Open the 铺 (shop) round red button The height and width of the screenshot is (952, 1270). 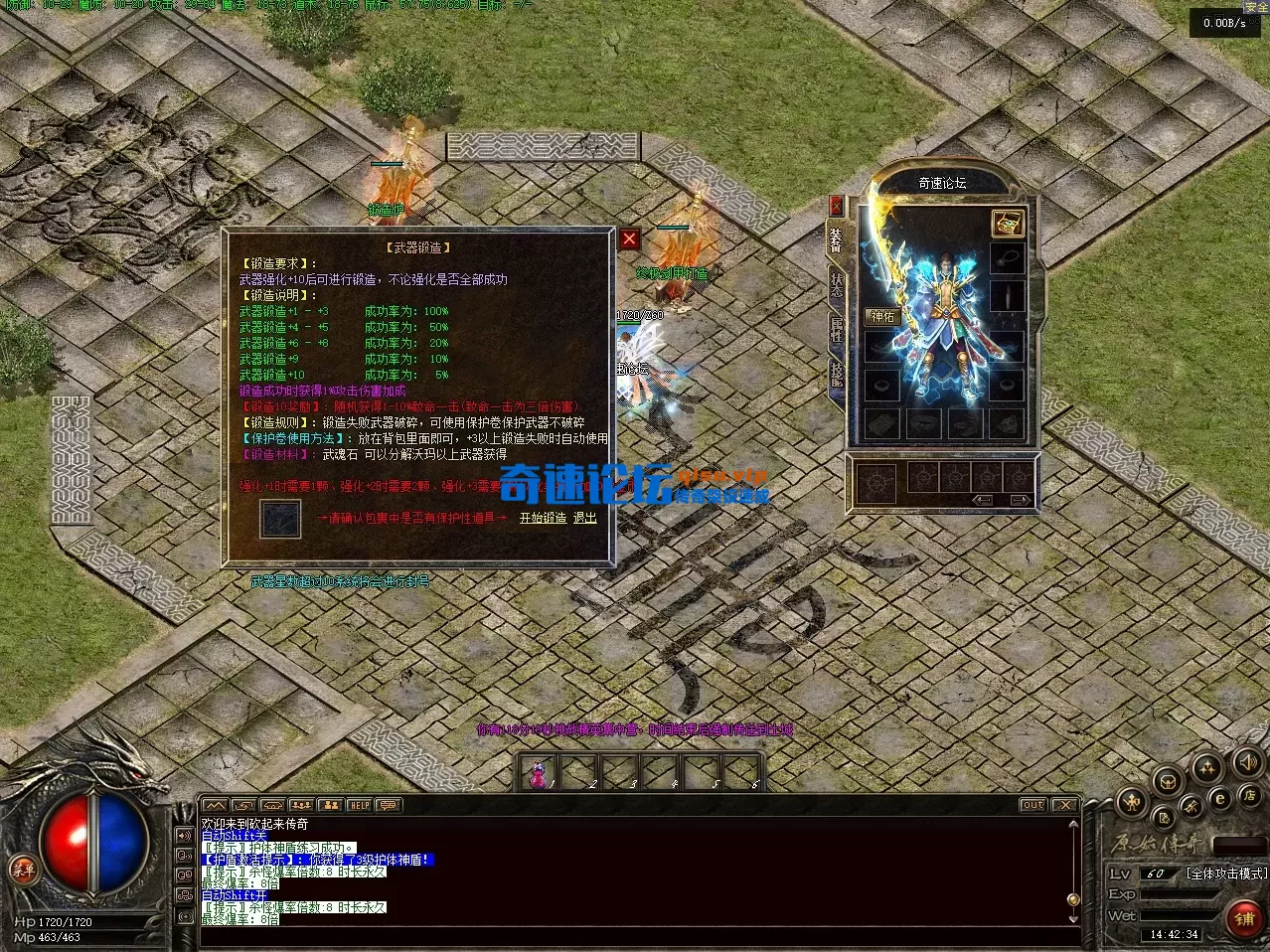(1243, 918)
